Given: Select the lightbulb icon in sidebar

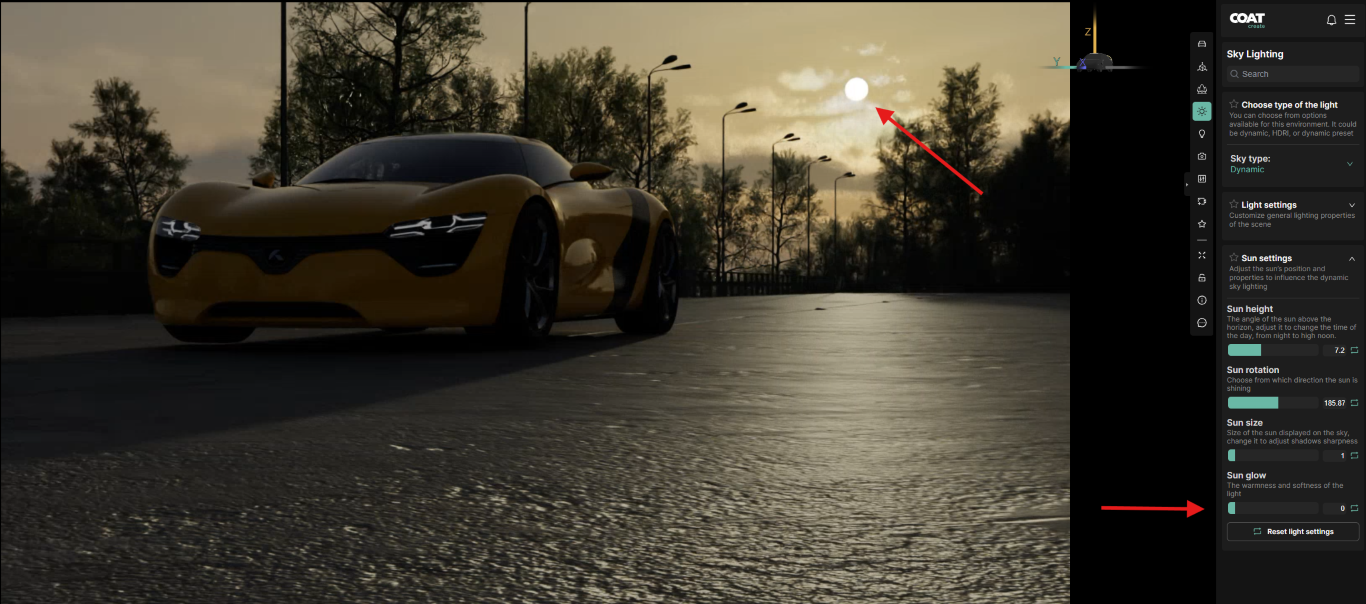Looking at the screenshot, I should click(1202, 133).
